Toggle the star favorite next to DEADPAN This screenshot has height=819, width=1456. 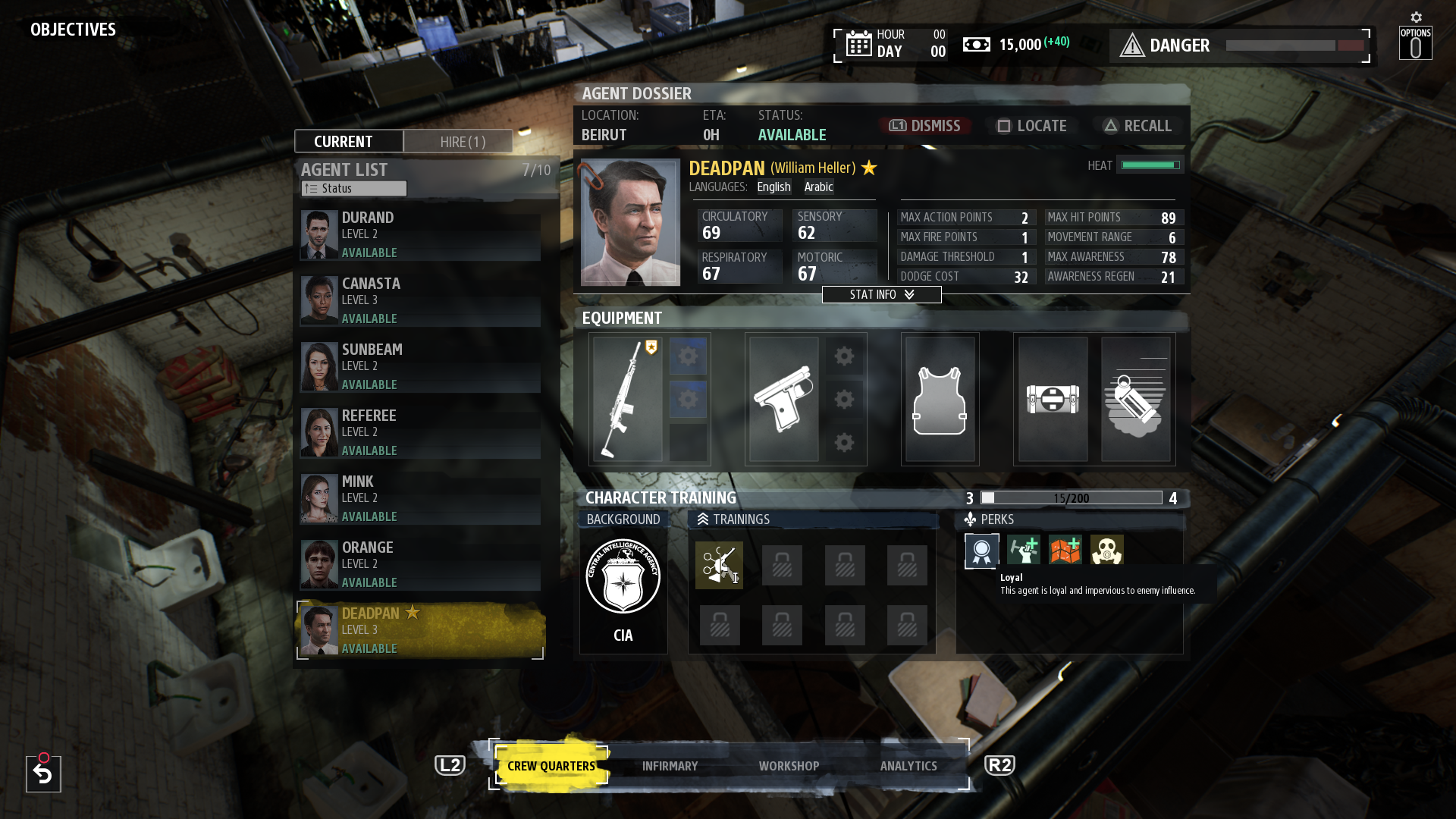868,168
